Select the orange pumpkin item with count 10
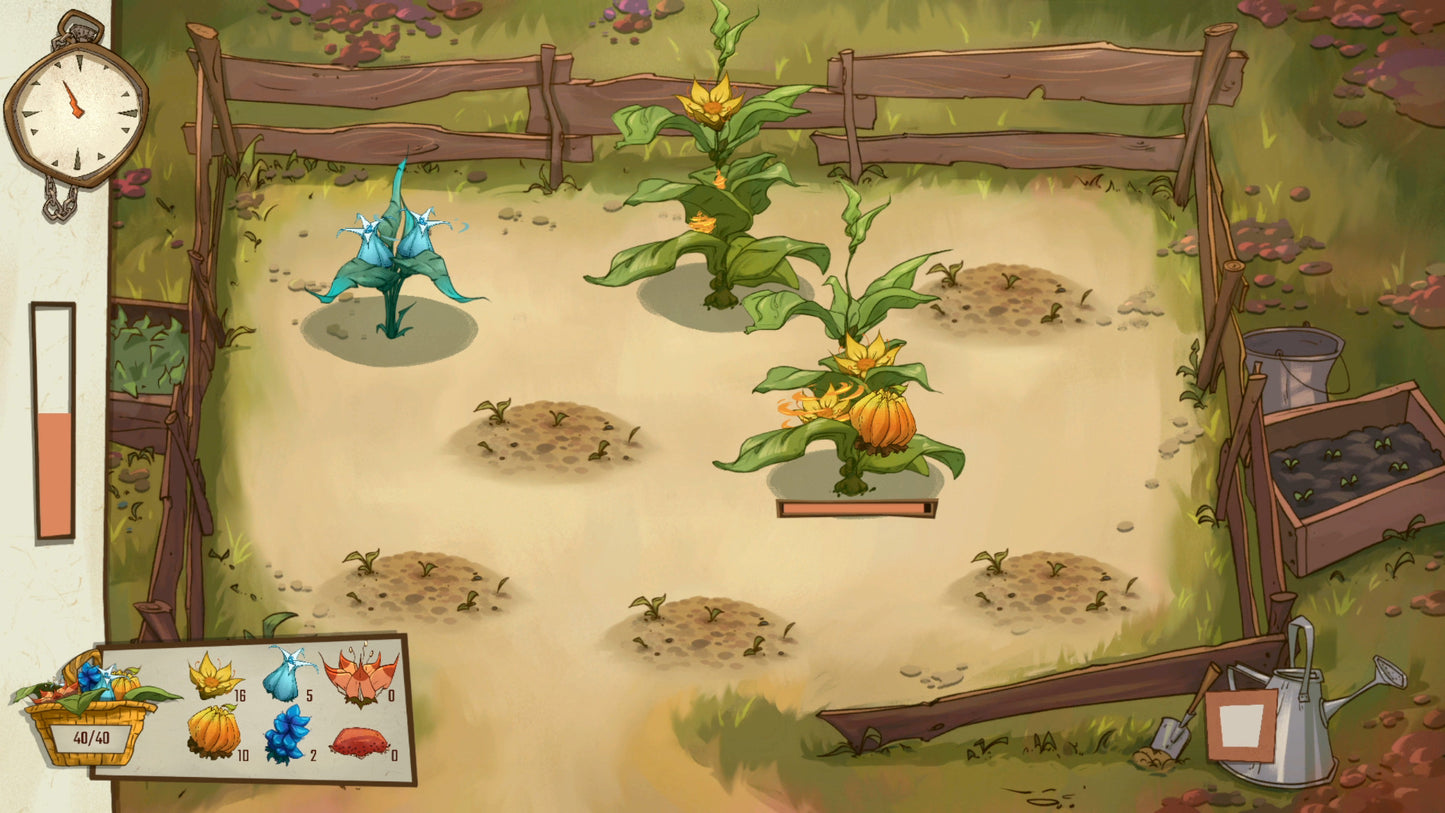 (214, 731)
